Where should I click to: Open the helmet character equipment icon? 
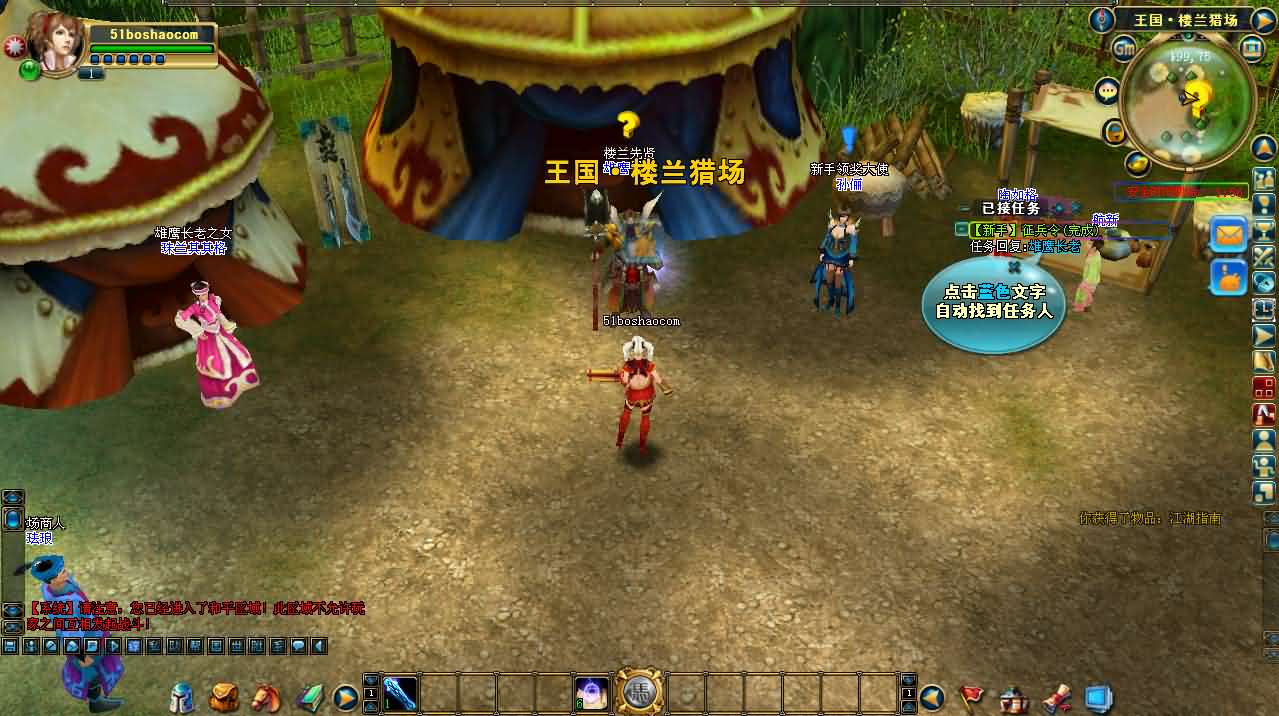(182, 696)
